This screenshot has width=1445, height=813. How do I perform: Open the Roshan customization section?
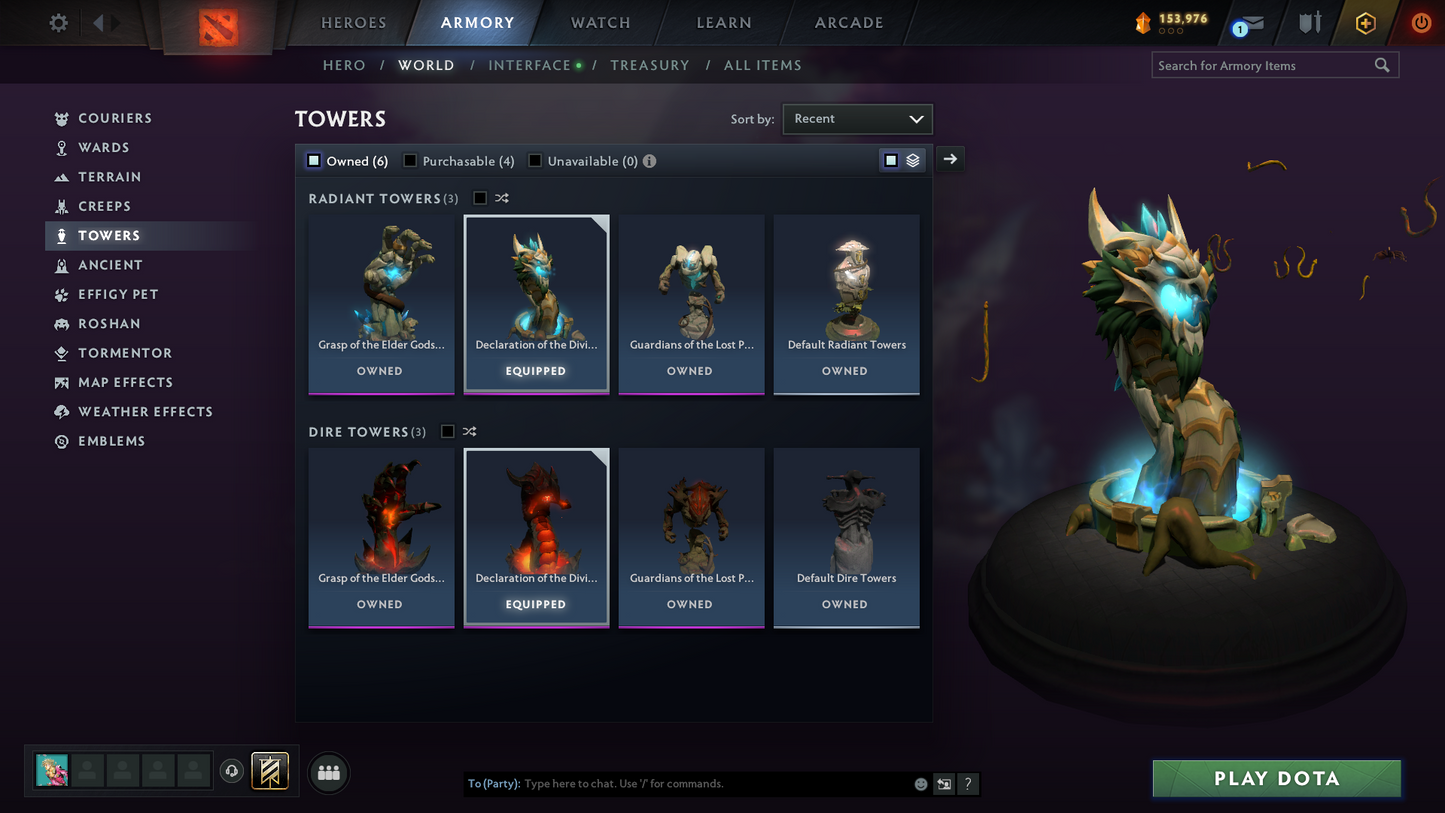click(113, 323)
